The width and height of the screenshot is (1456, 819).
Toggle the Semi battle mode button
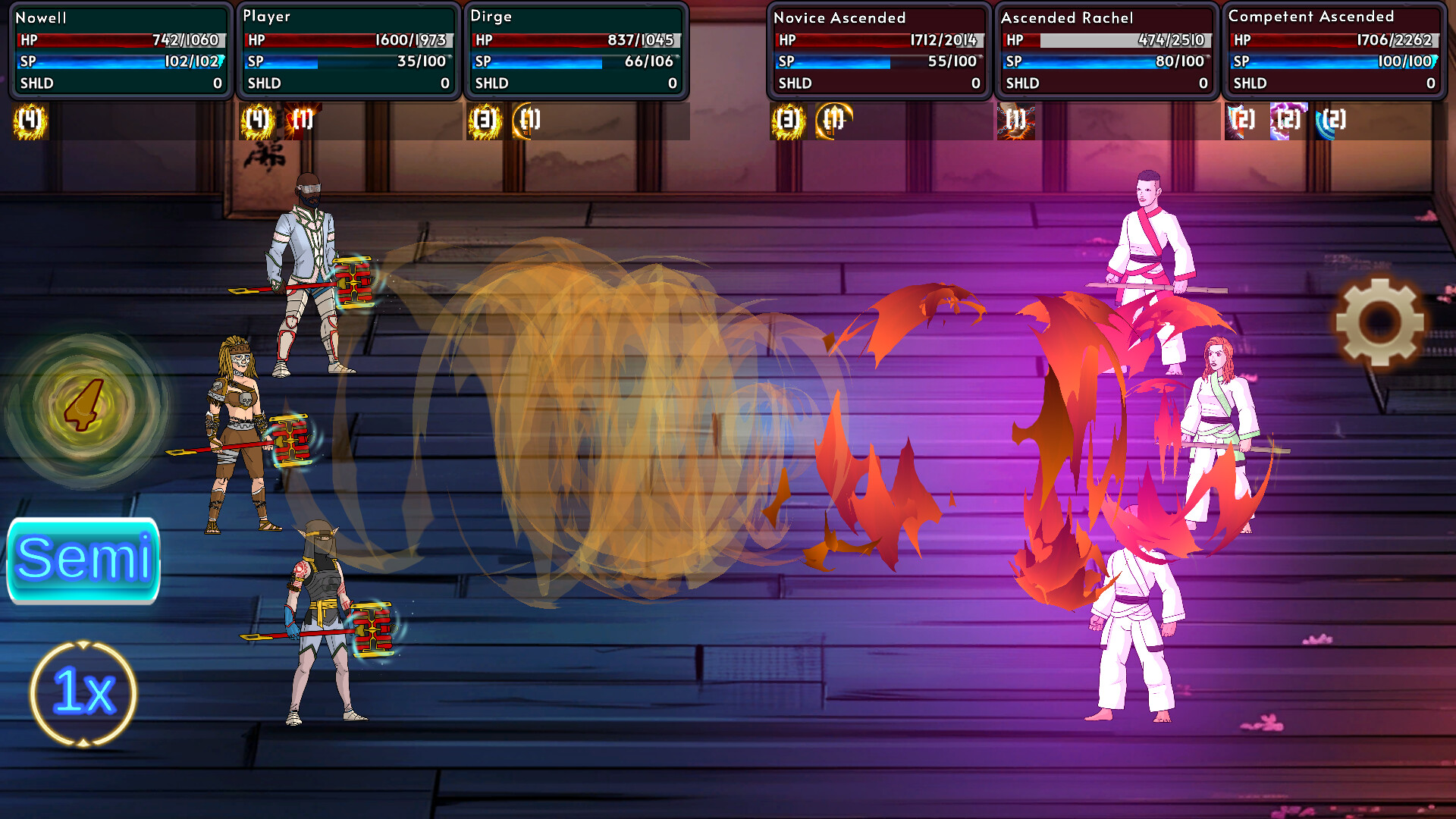point(83,561)
